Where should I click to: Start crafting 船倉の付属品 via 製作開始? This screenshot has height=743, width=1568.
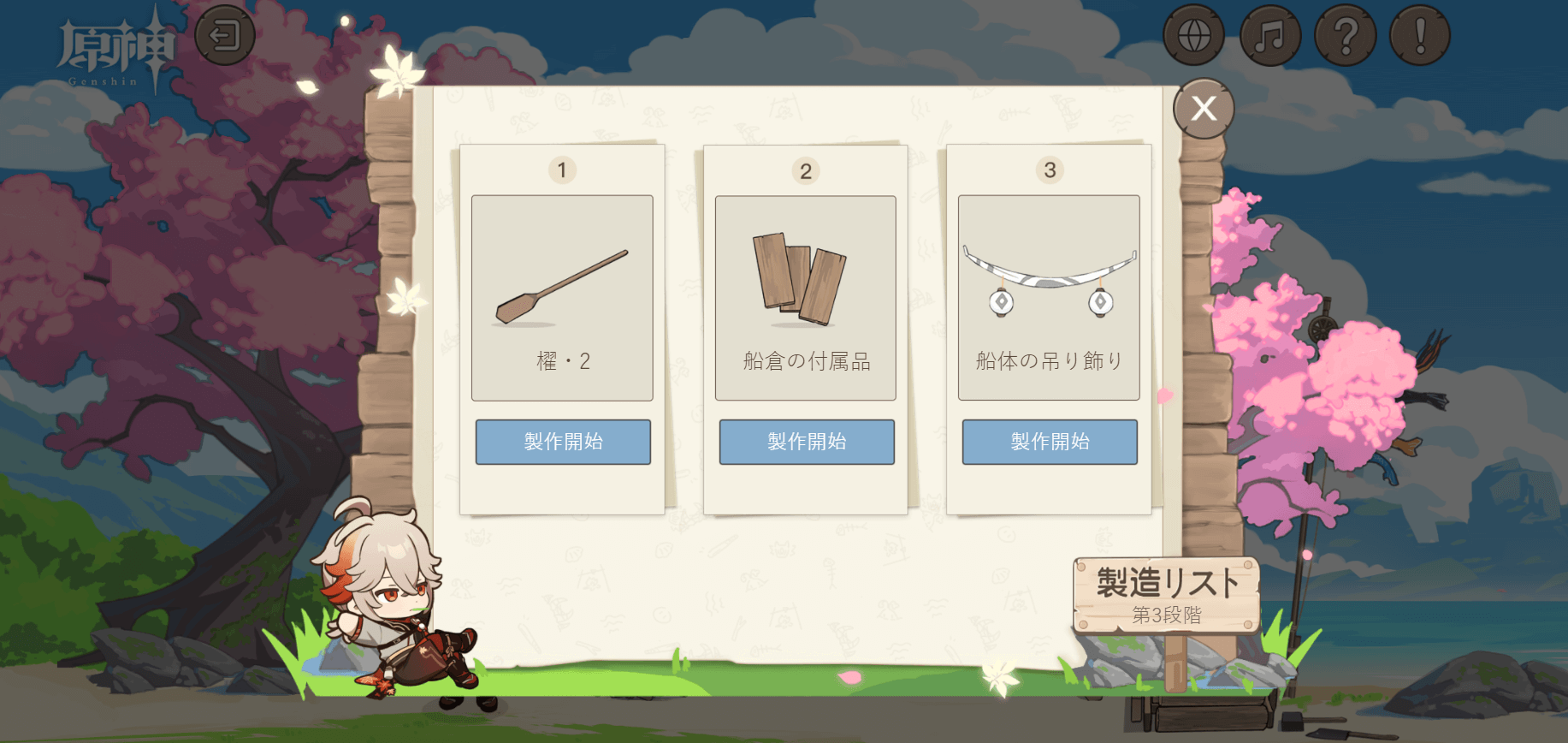pos(805,443)
